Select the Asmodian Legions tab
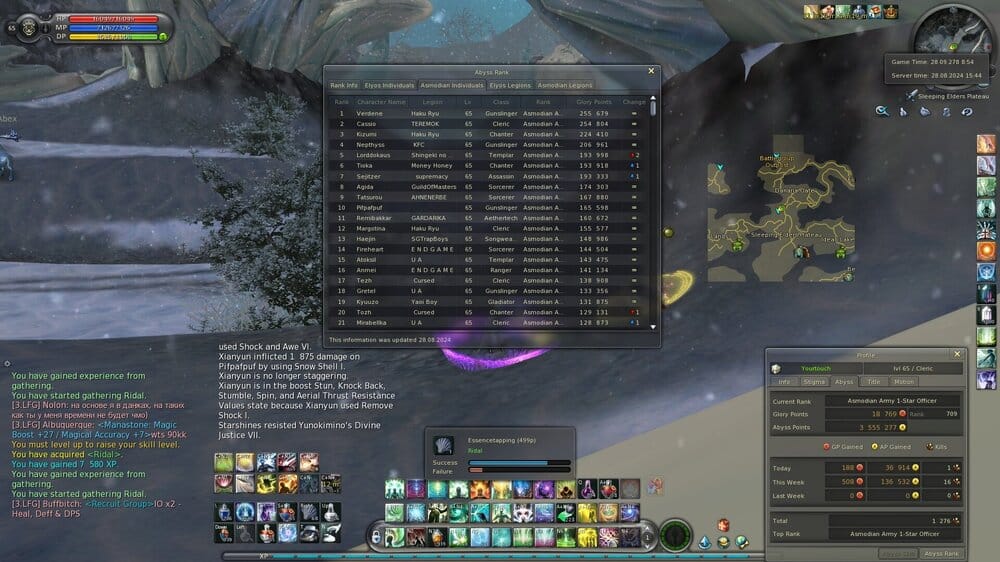The image size is (1000, 562). tap(565, 86)
